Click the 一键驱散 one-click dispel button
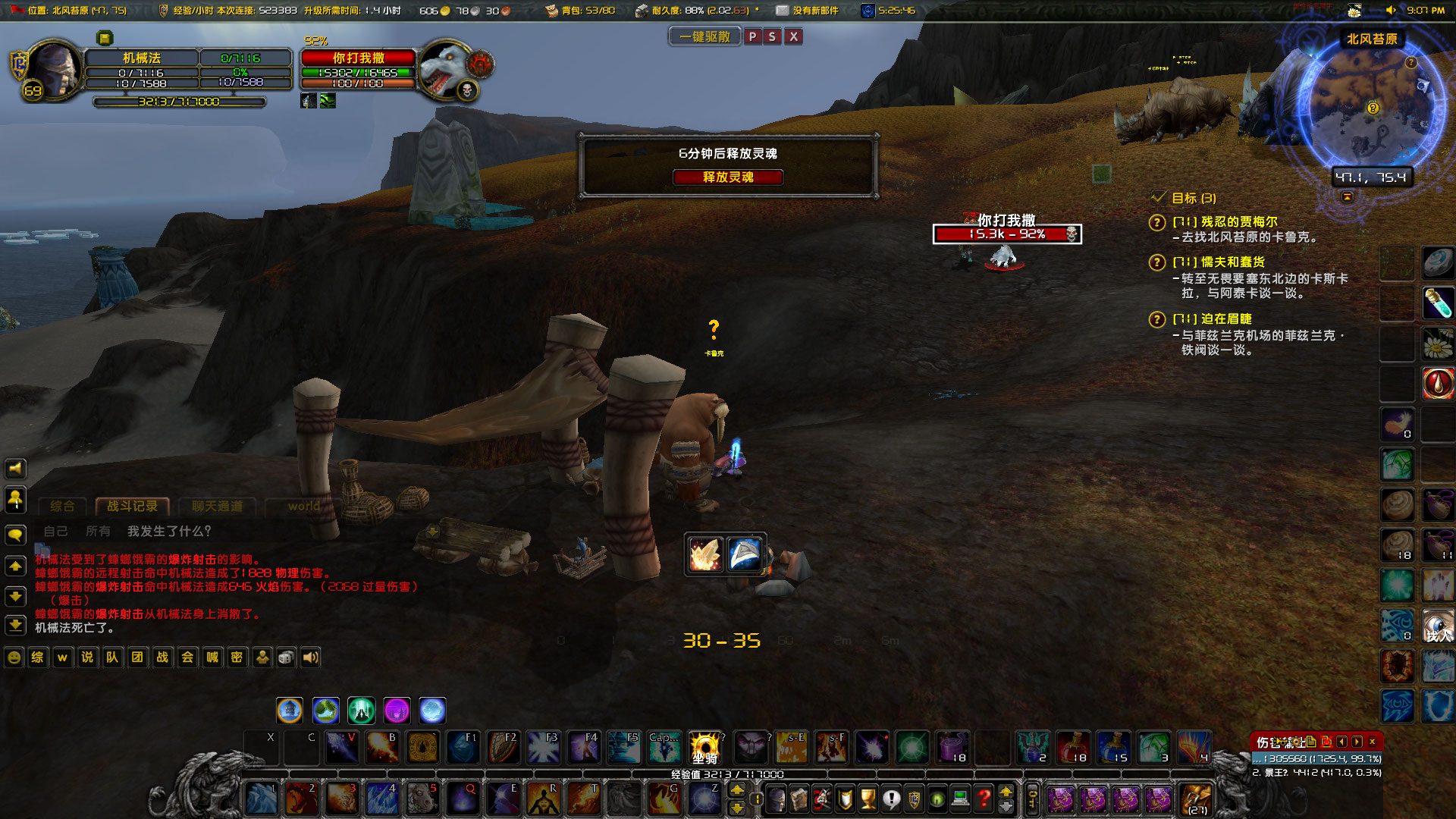This screenshot has height=819, width=1456. point(704,36)
